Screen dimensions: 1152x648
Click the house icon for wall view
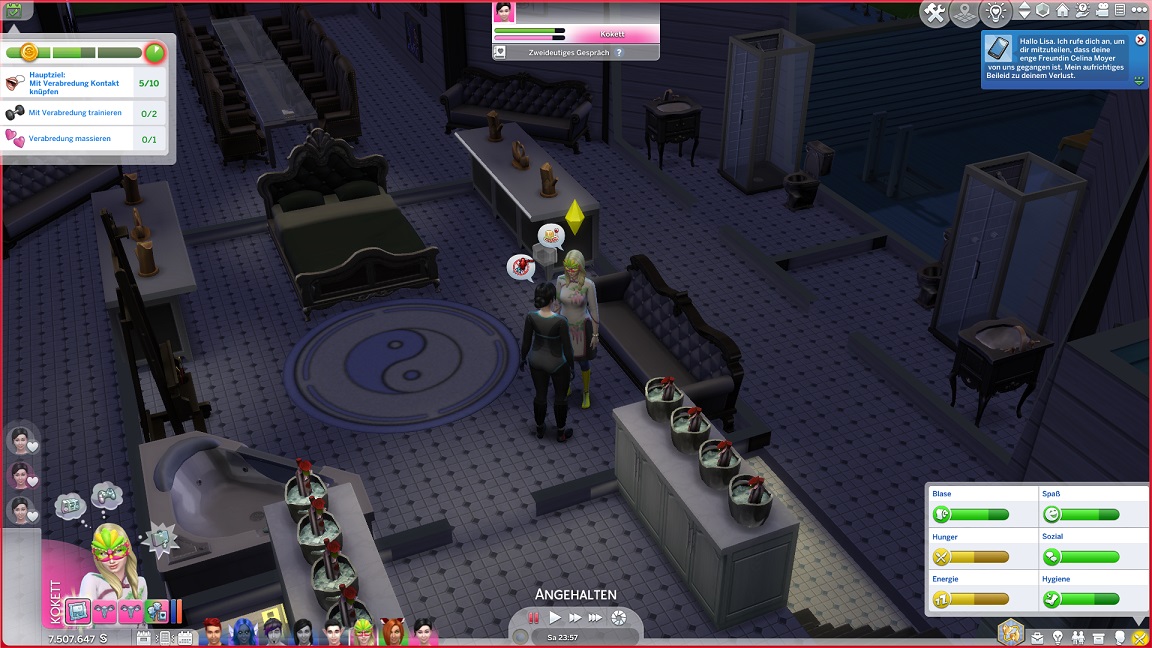1062,11
